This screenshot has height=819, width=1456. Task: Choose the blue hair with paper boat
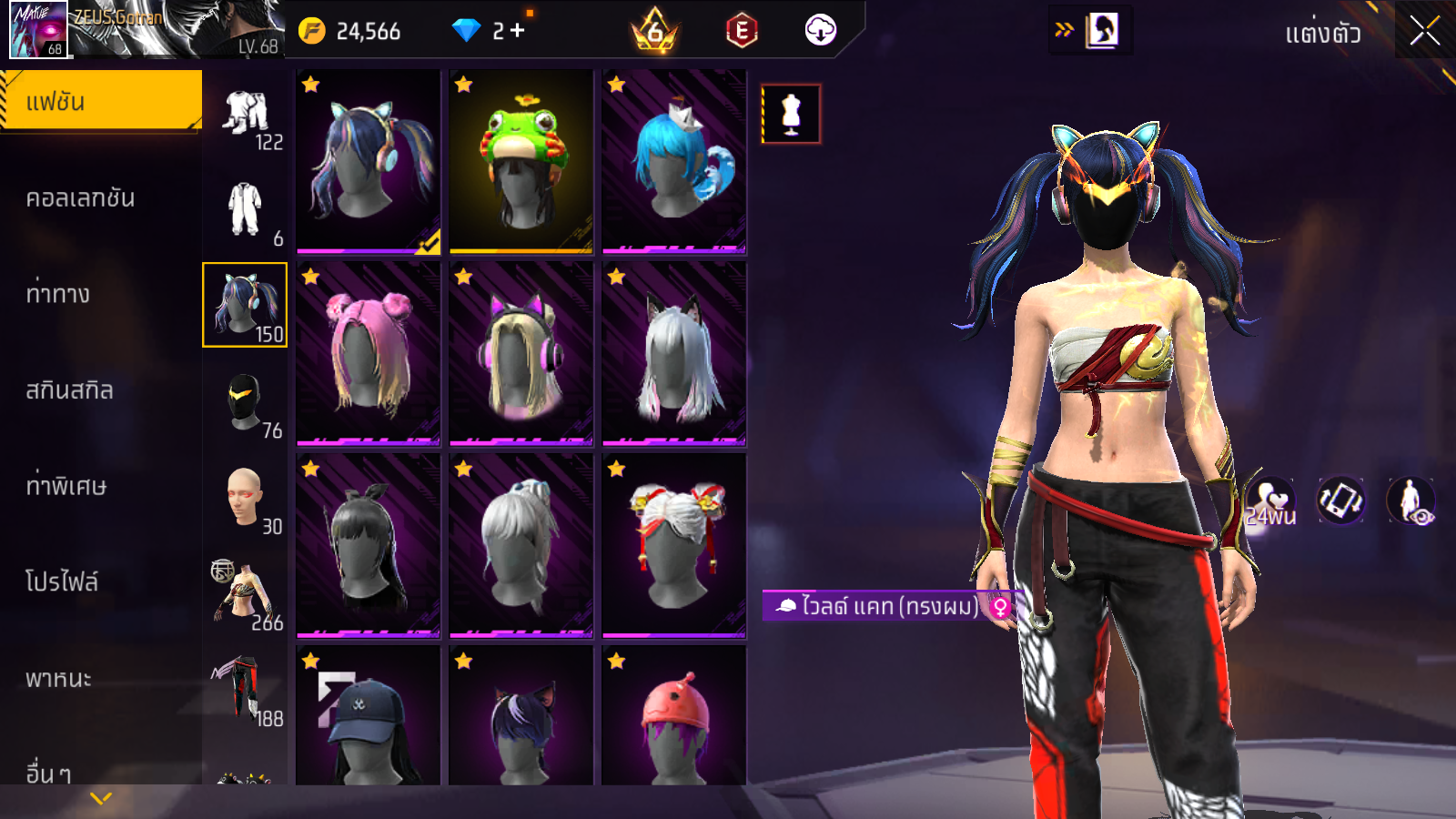(673, 161)
